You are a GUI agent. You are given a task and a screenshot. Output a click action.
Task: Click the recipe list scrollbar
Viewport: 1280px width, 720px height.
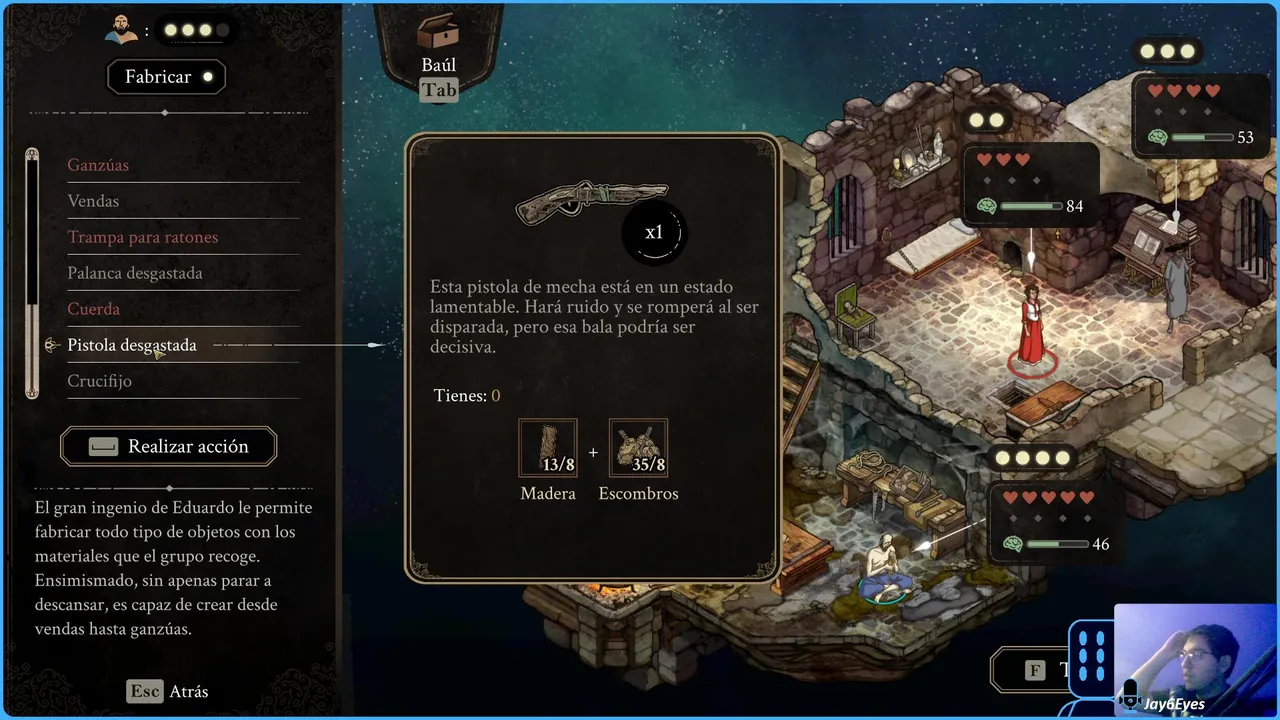click(32, 272)
